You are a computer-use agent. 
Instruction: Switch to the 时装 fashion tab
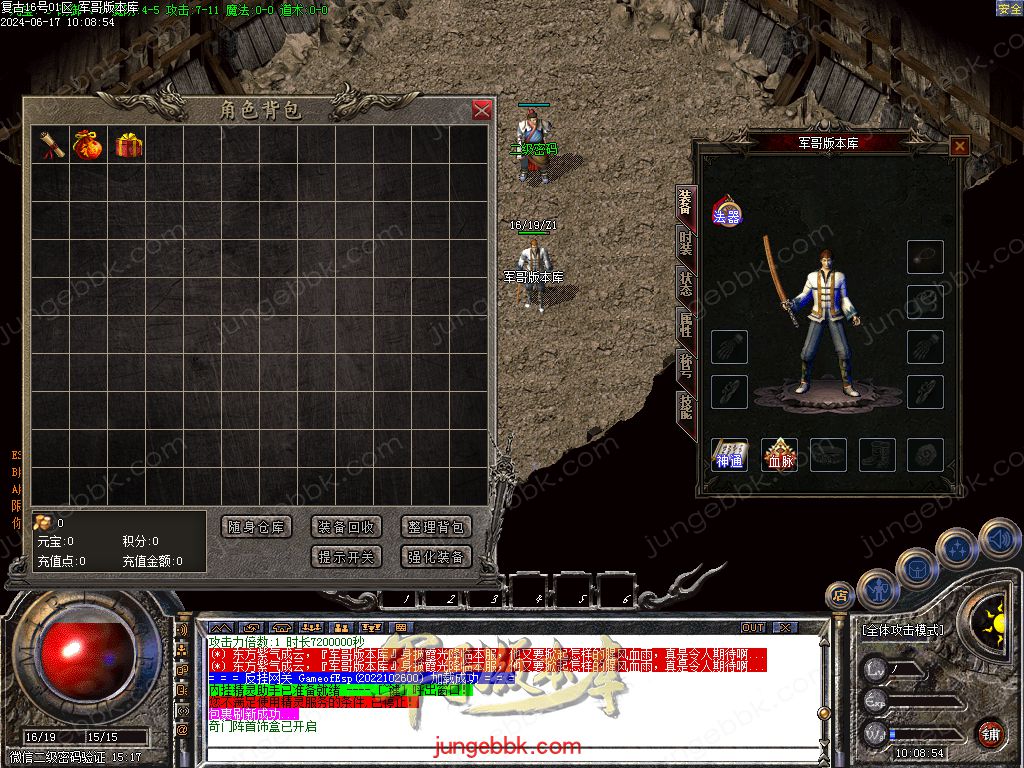[x=686, y=243]
